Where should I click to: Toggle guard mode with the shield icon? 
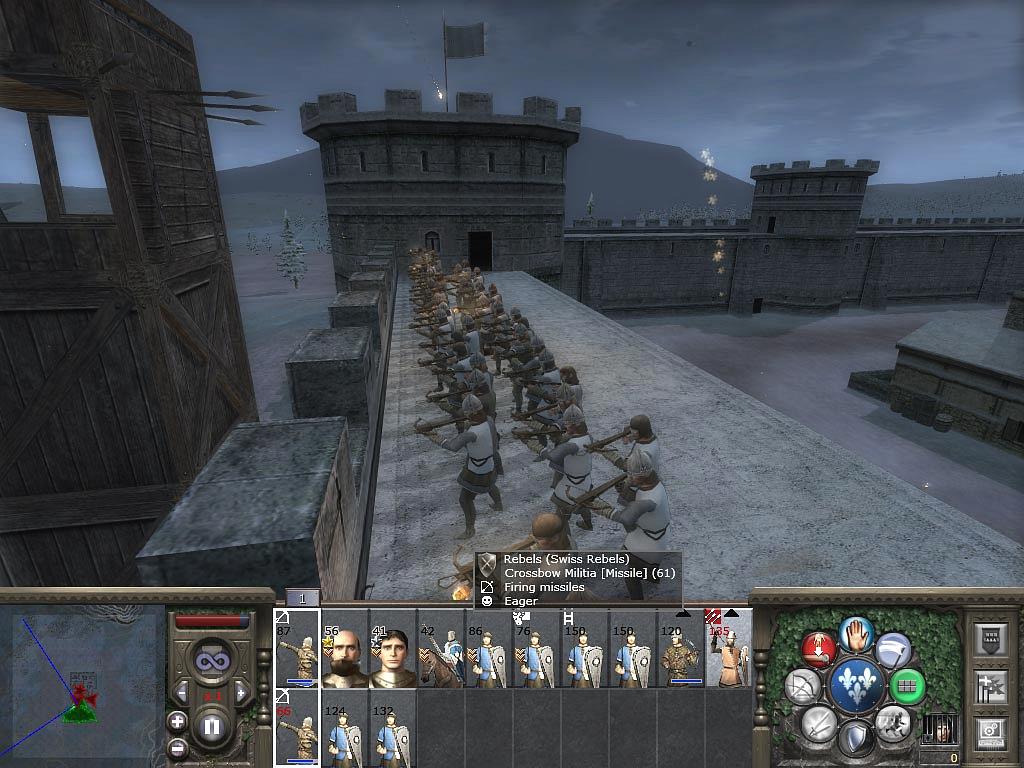pos(856,738)
